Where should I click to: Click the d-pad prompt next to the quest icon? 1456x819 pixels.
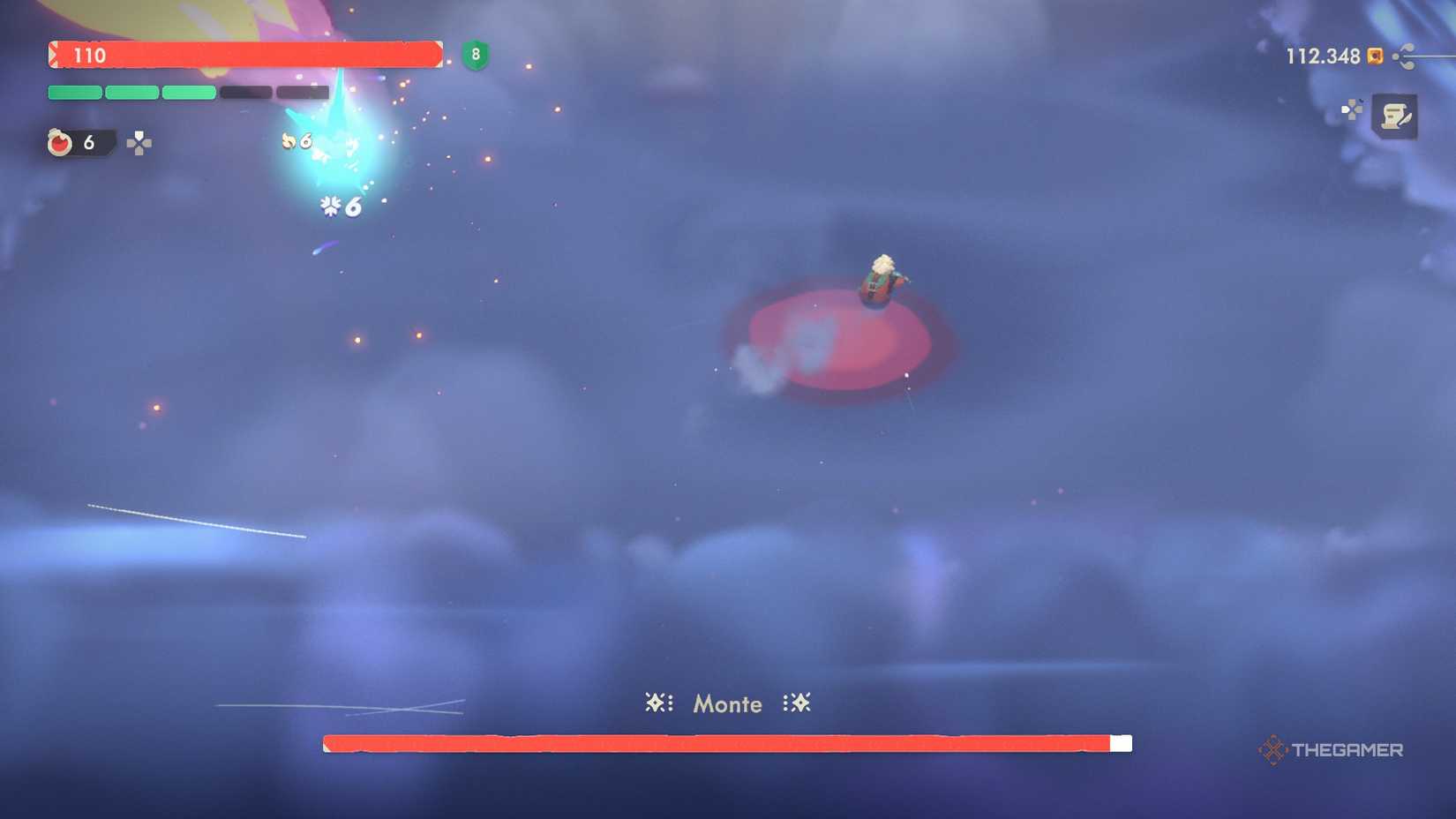[x=1353, y=111]
